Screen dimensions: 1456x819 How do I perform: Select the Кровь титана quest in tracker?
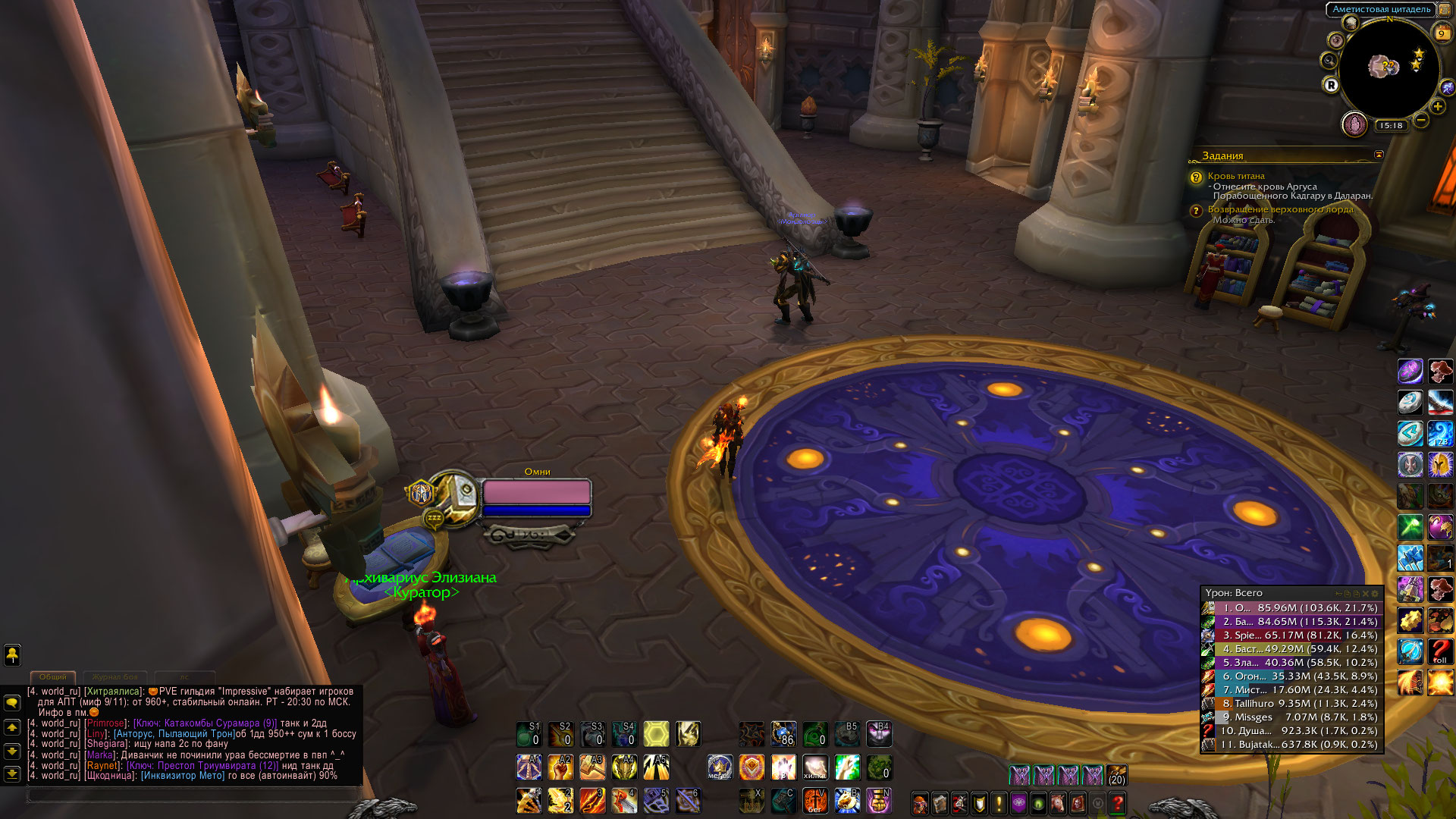point(1236,176)
